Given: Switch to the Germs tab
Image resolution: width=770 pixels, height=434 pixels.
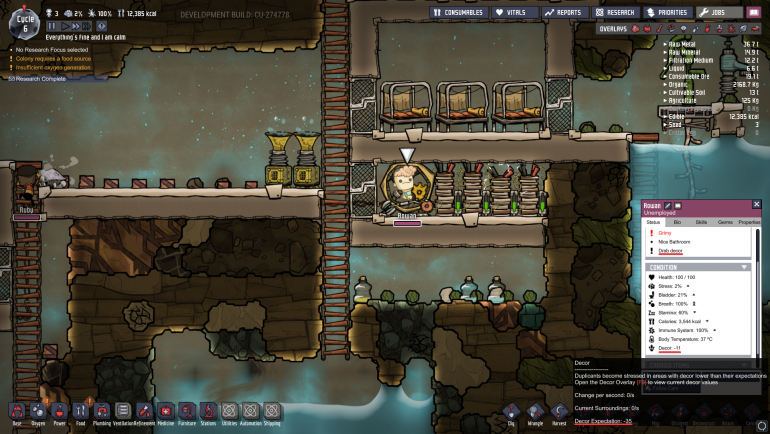Looking at the screenshot, I should (x=725, y=221).
